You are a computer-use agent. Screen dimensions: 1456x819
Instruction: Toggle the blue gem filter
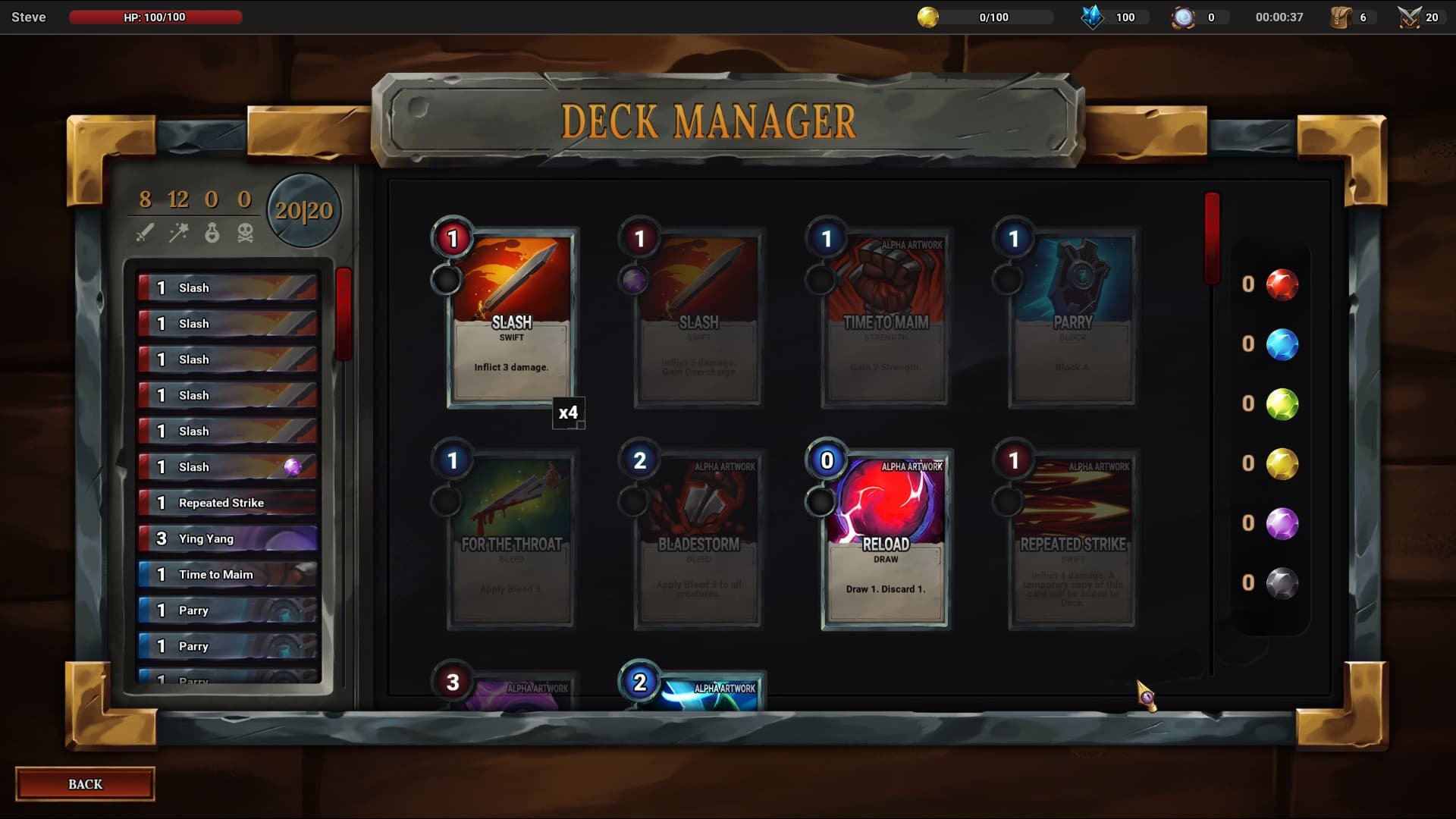pyautogui.click(x=1280, y=344)
